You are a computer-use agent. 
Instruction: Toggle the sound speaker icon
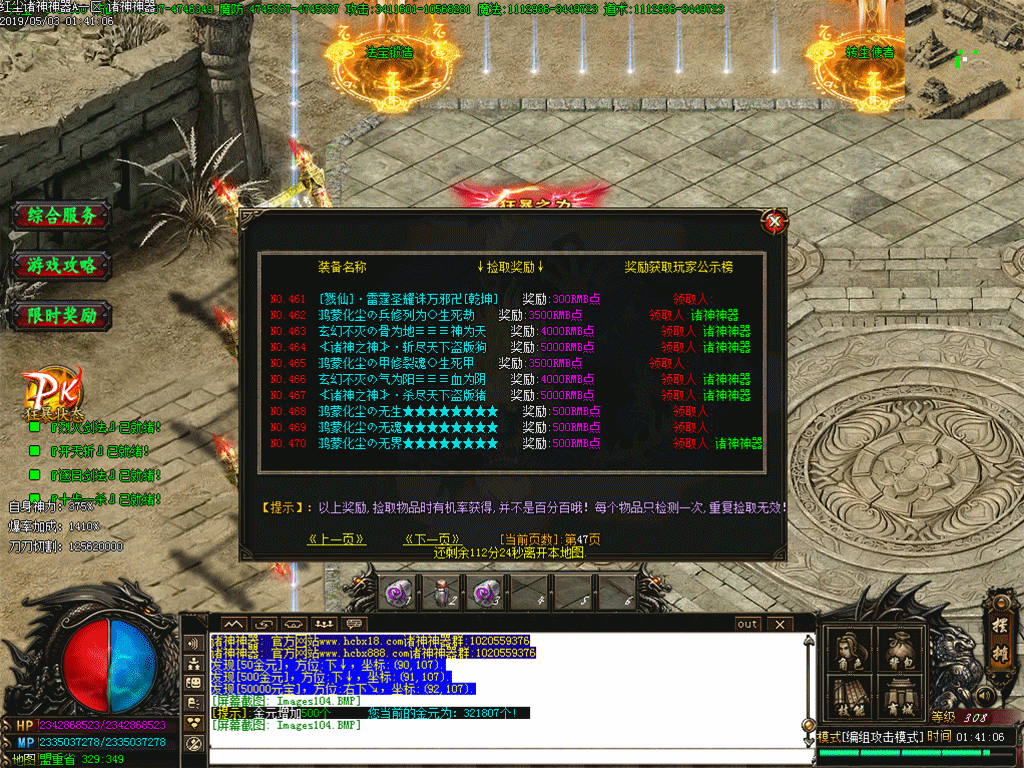985,694
